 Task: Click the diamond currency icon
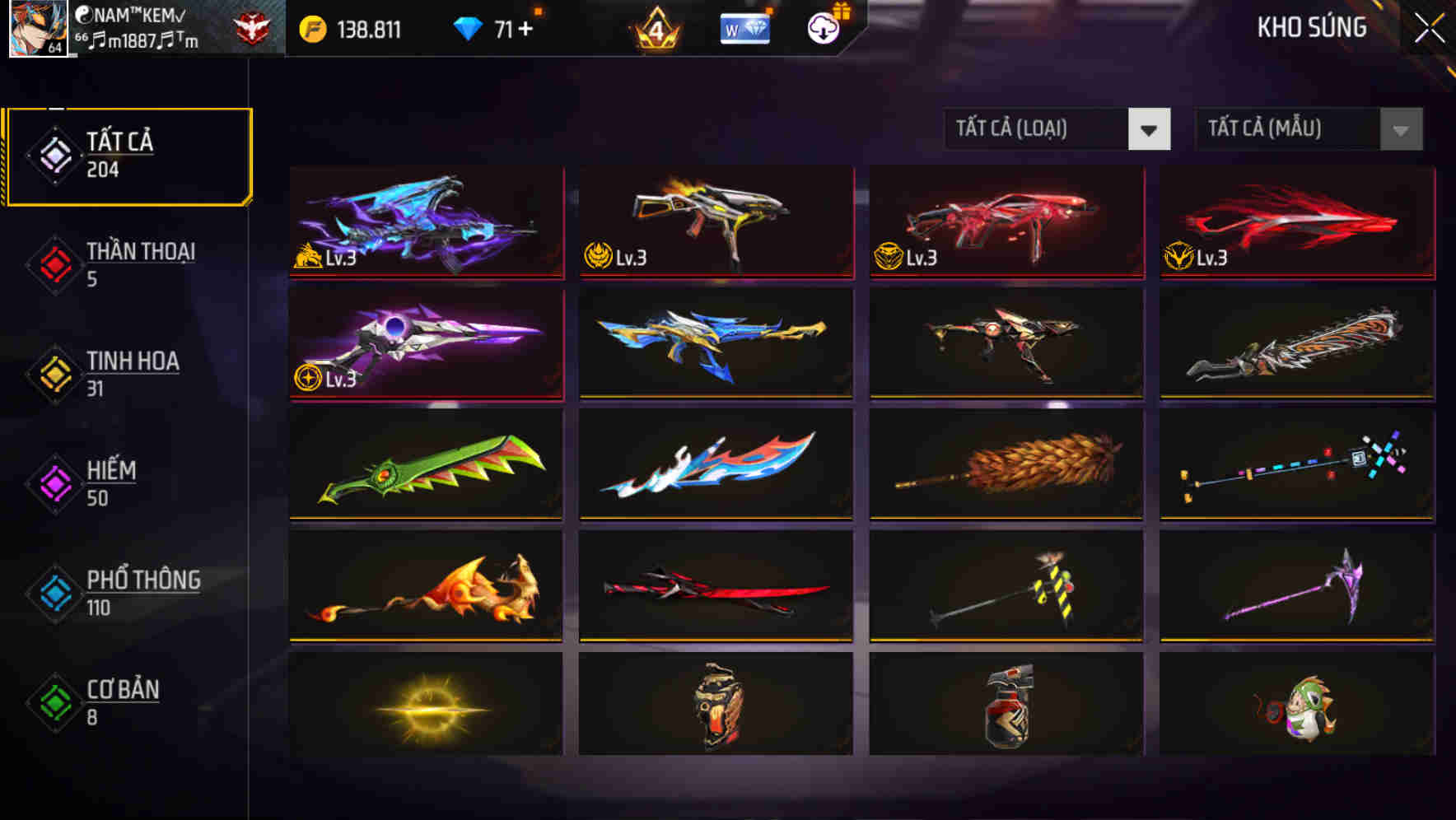point(469,28)
